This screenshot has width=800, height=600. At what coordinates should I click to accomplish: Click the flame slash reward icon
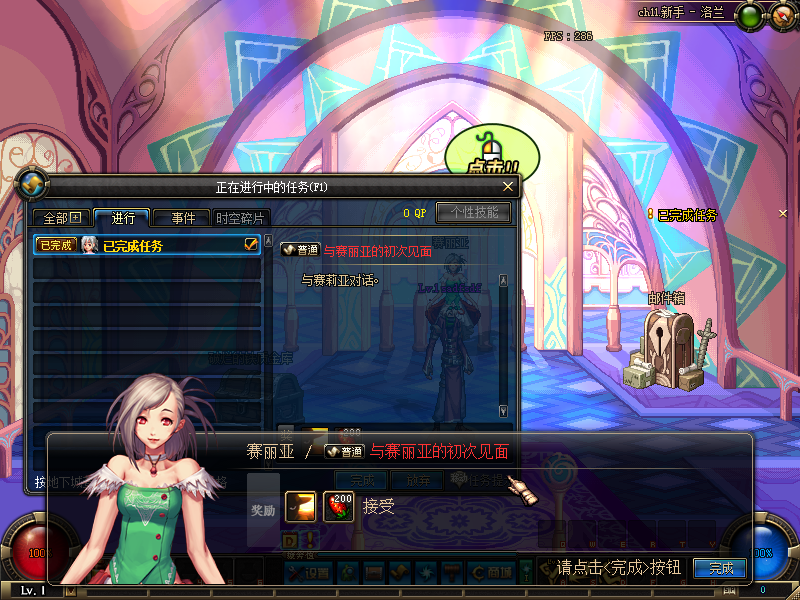coord(300,507)
